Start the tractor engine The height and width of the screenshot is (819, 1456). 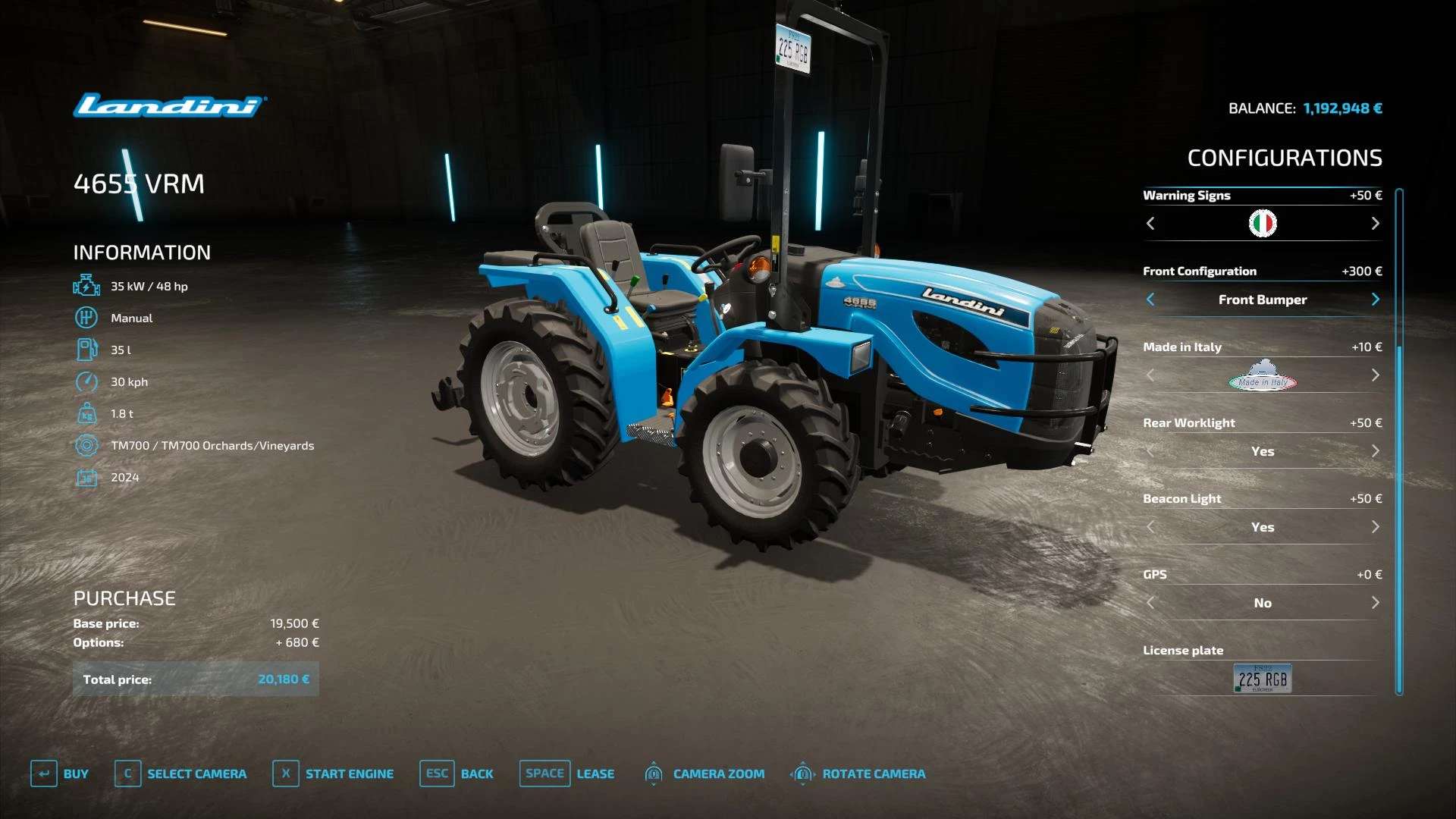[x=333, y=773]
